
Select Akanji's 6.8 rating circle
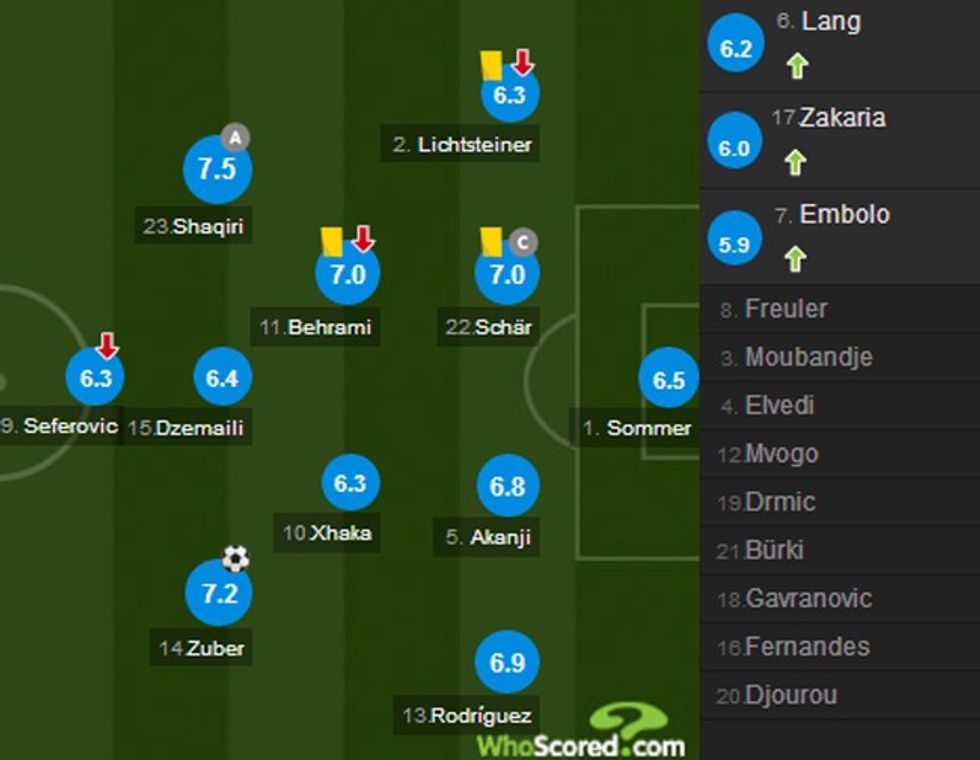point(507,486)
